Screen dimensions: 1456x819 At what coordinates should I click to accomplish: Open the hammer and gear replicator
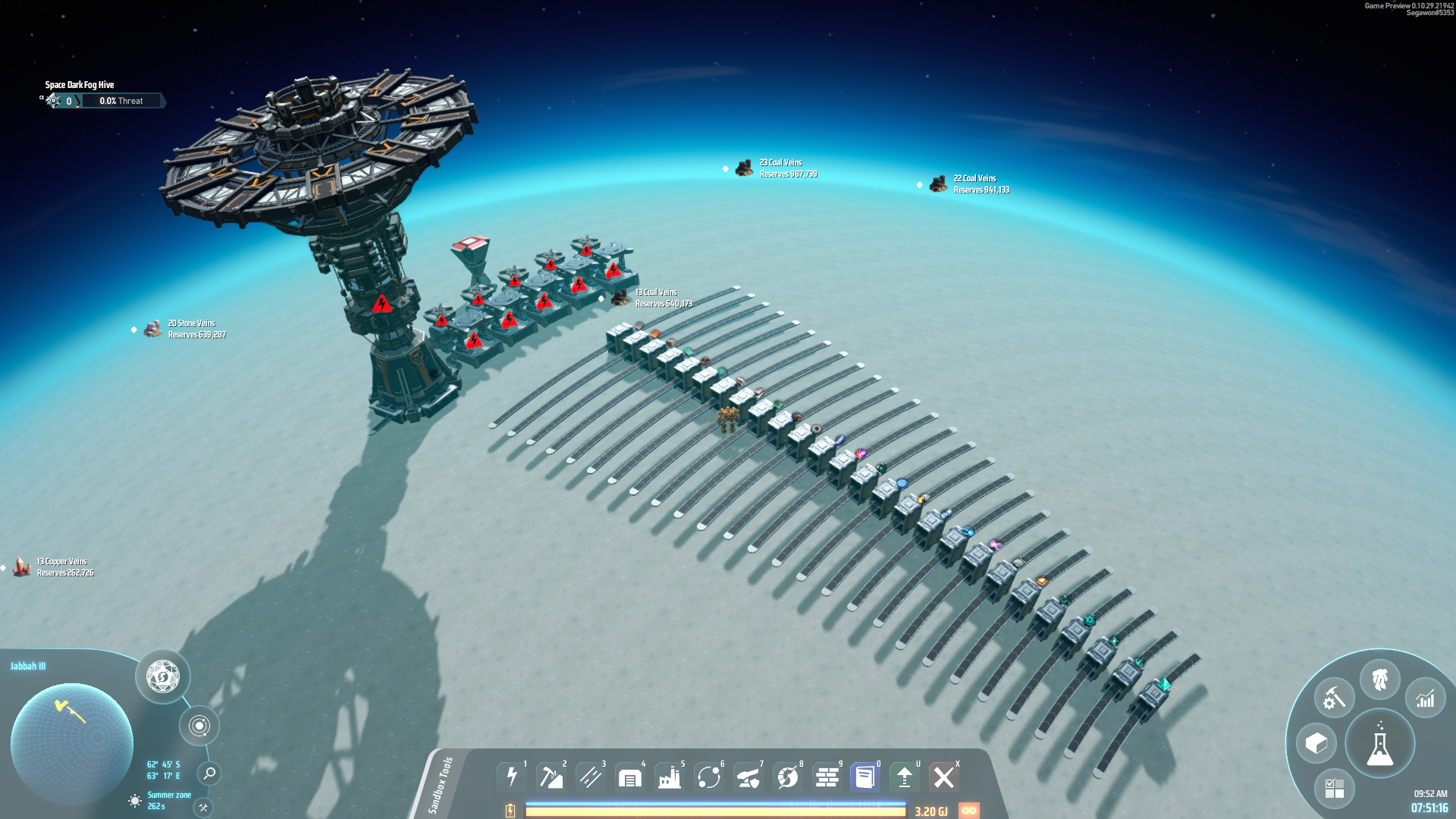click(1334, 698)
